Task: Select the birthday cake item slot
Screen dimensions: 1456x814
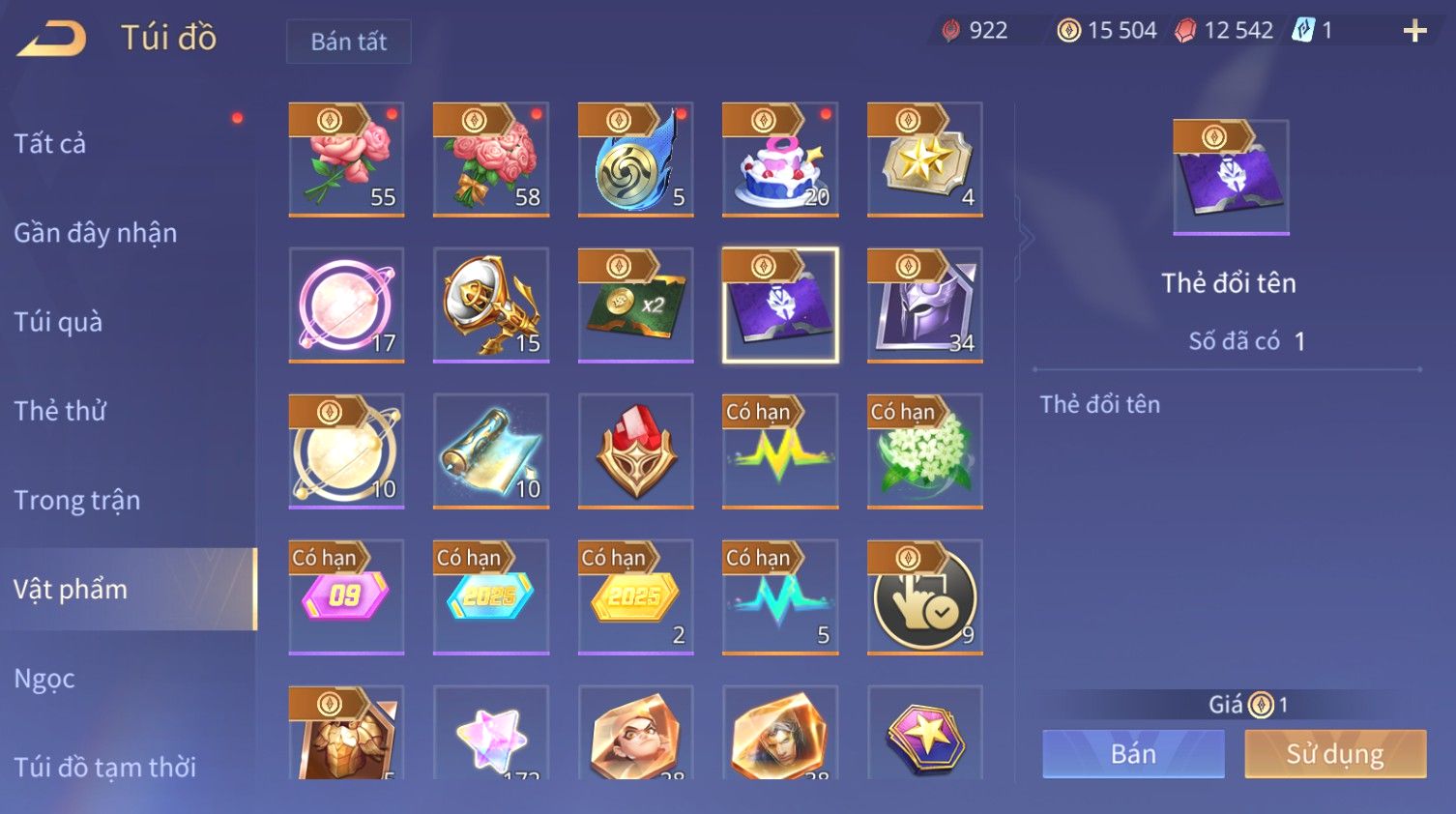Action: [780, 160]
